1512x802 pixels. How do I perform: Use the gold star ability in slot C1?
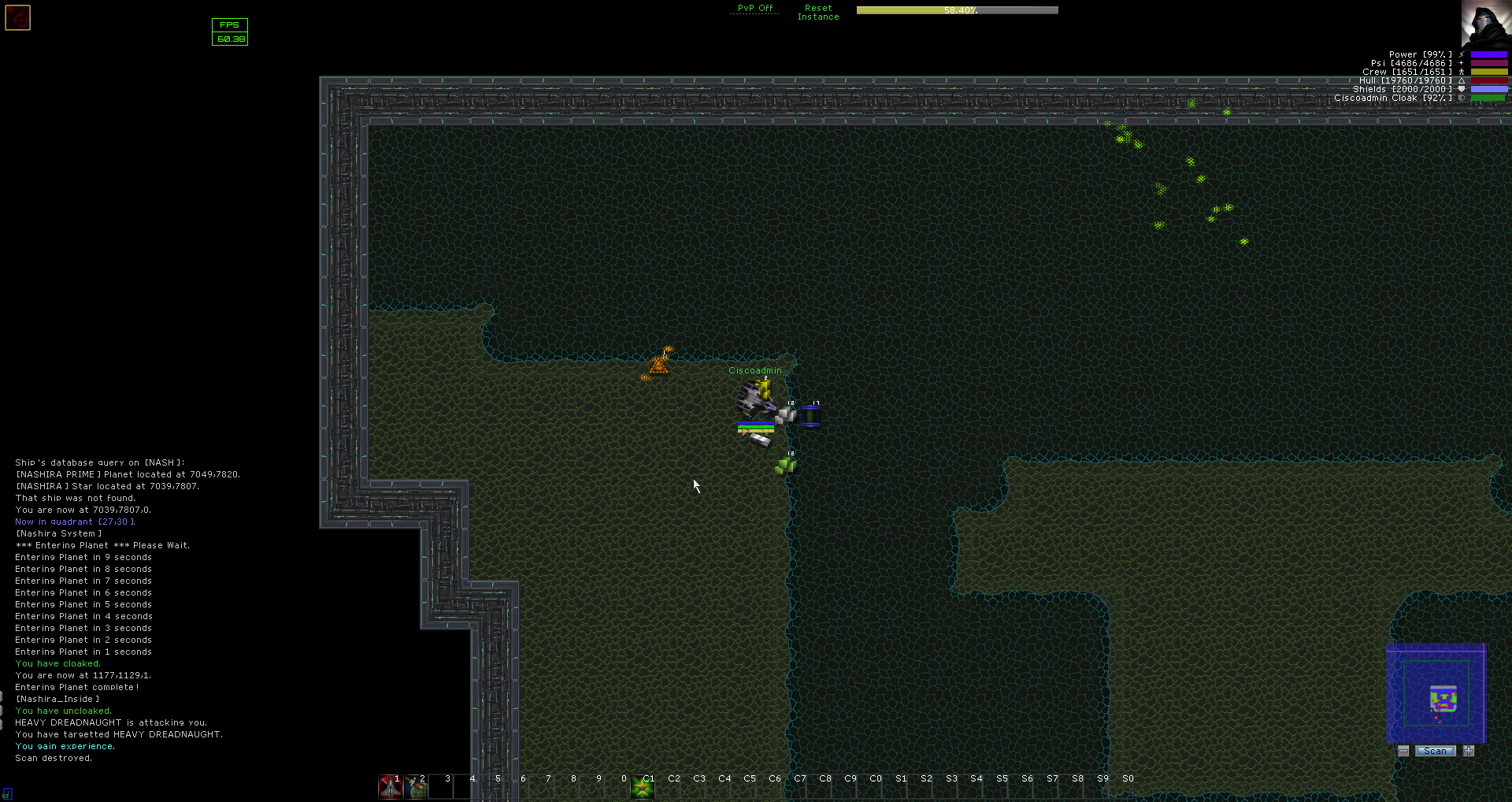tap(643, 786)
